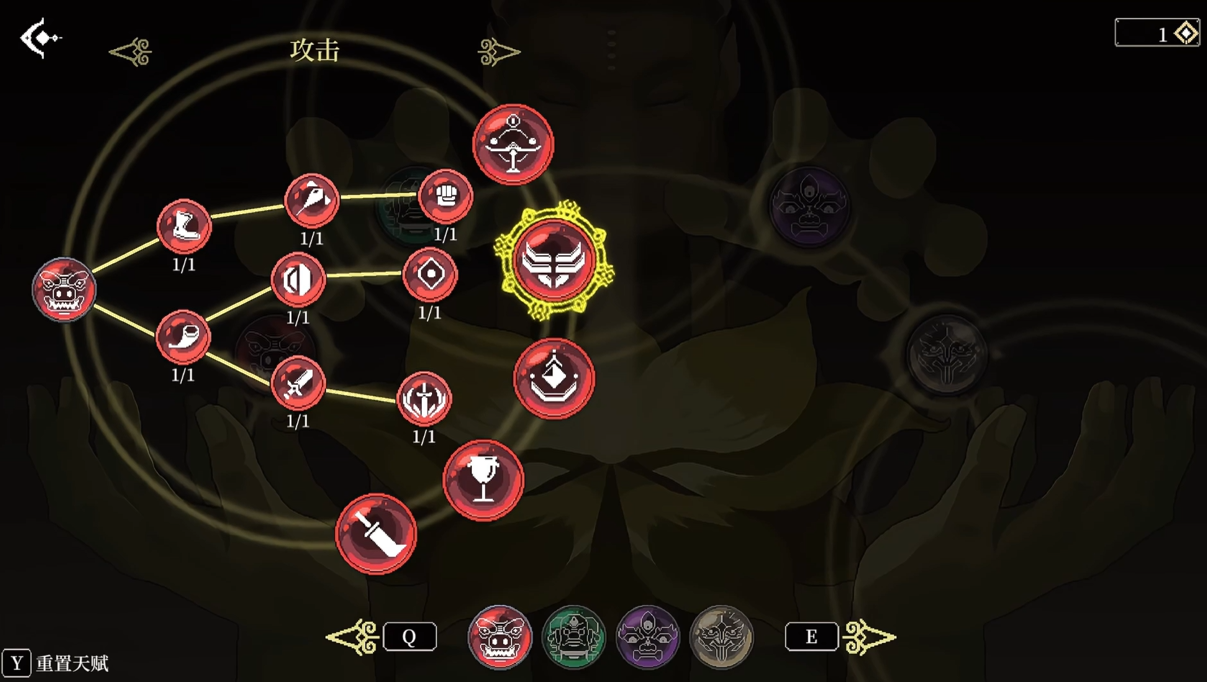Viewport: 1207px width, 682px height.
Task: Switch to the green mask talent tab
Action: point(574,637)
